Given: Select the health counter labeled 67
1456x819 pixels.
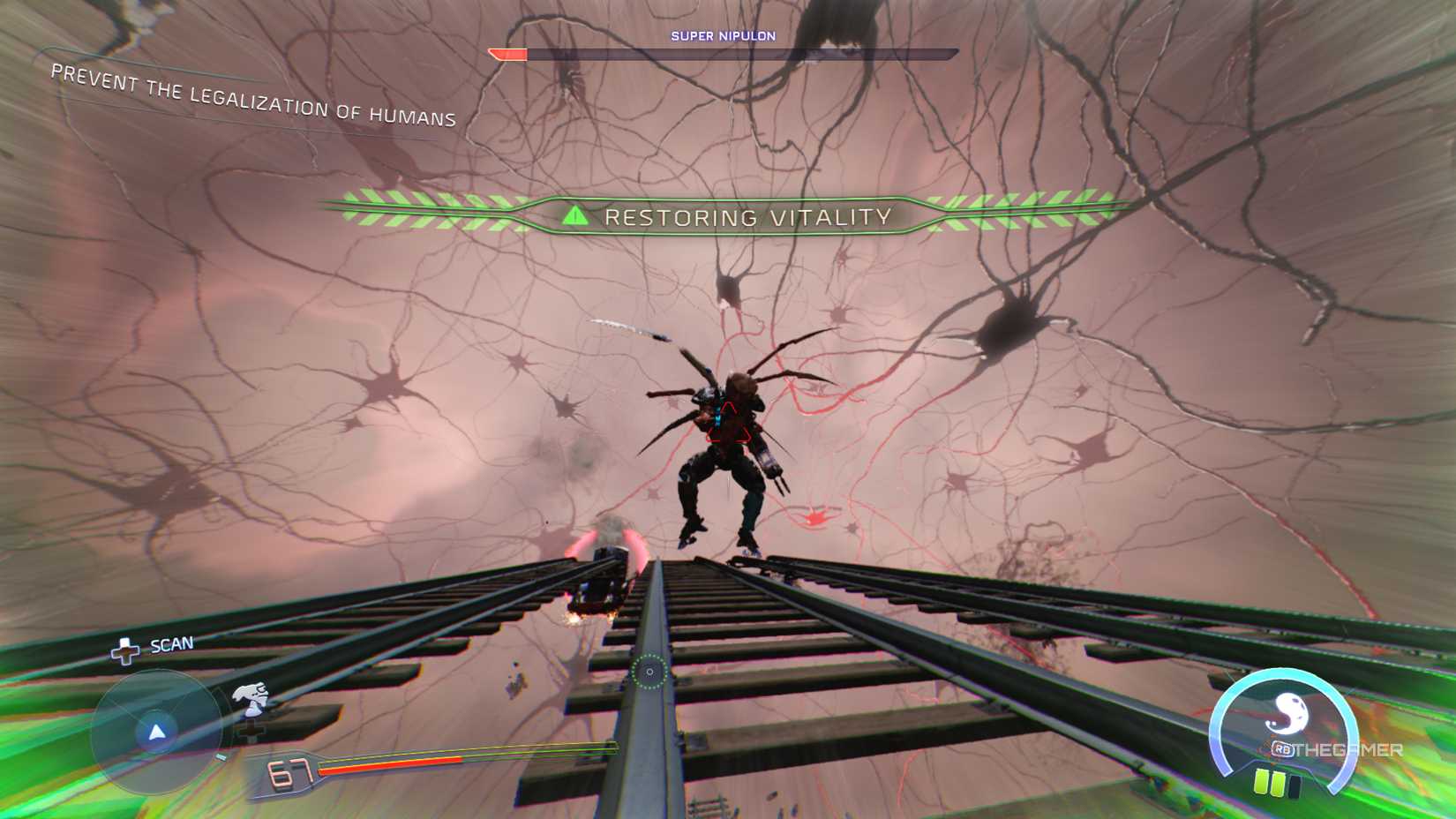Looking at the screenshot, I should (x=290, y=771).
